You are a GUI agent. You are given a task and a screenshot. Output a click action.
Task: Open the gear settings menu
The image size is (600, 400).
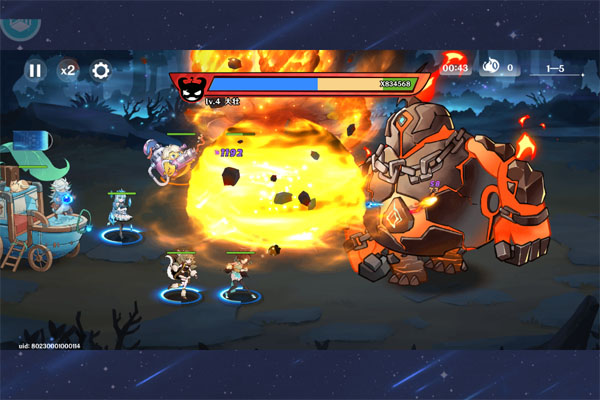[x=100, y=71]
